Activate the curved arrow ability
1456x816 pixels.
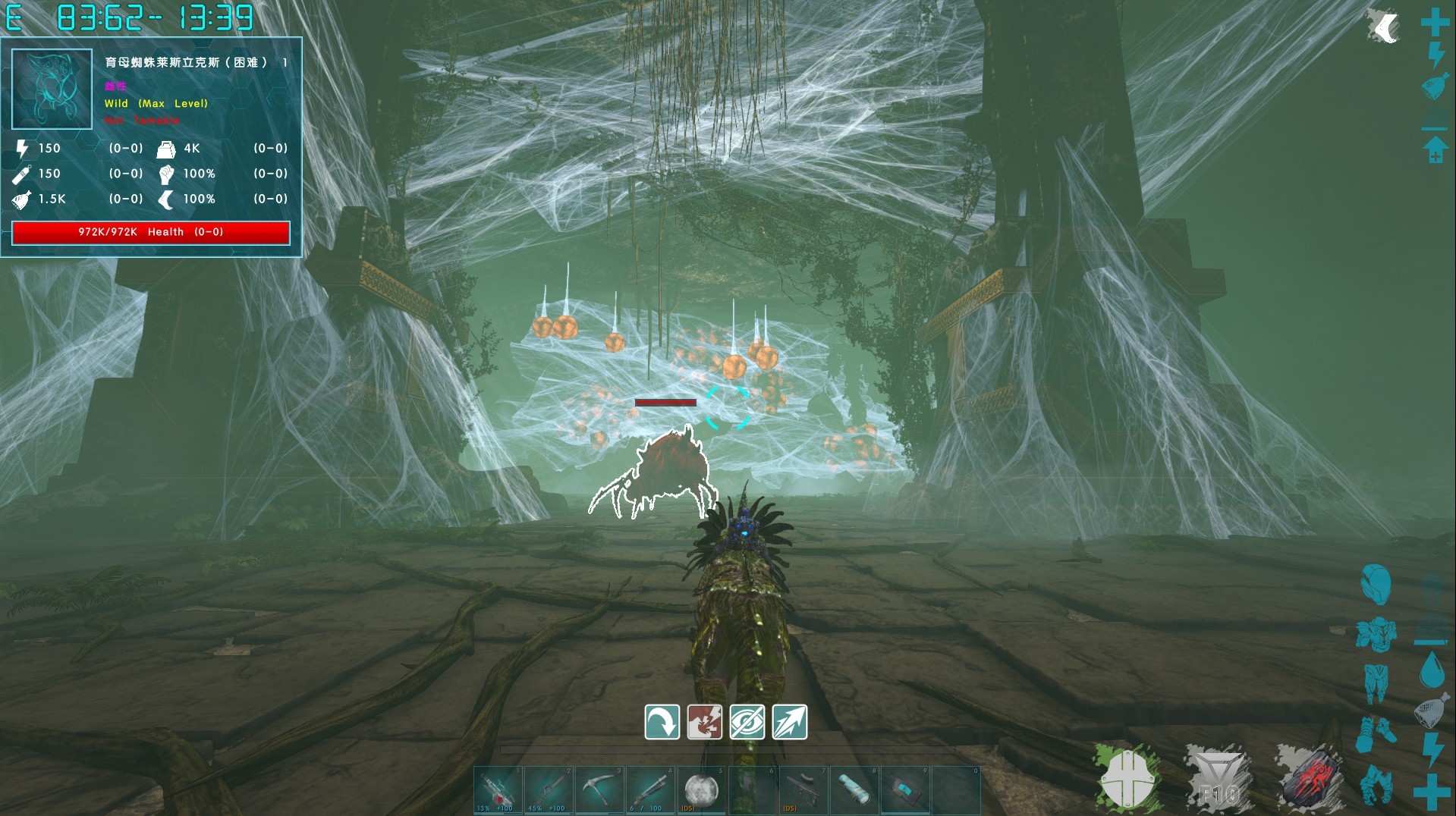click(662, 721)
